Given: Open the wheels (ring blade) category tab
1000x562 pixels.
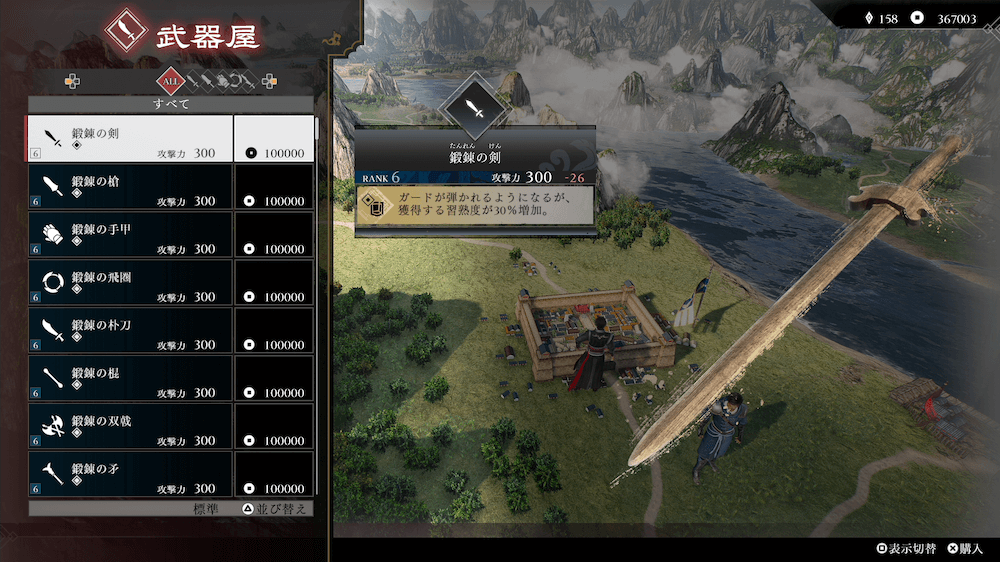Looking at the screenshot, I should coord(237,80).
